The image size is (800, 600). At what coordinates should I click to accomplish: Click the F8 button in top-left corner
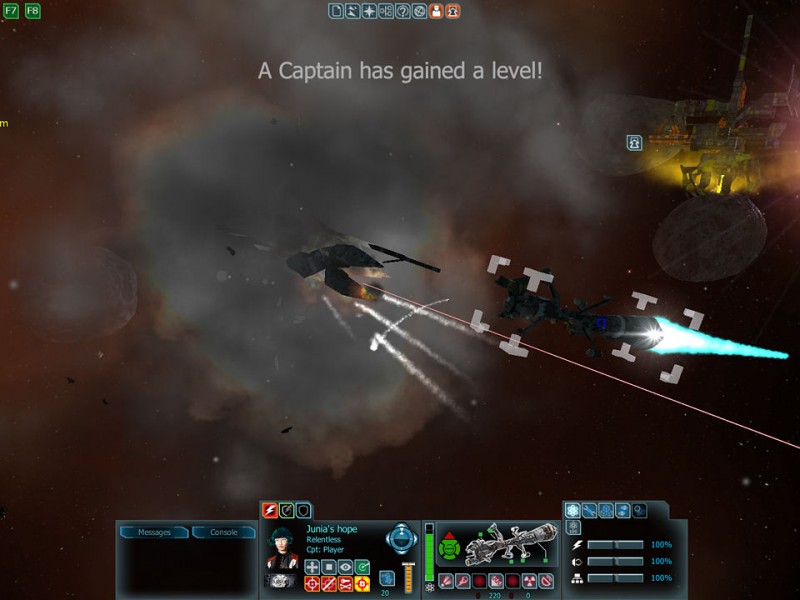pyautogui.click(x=32, y=11)
